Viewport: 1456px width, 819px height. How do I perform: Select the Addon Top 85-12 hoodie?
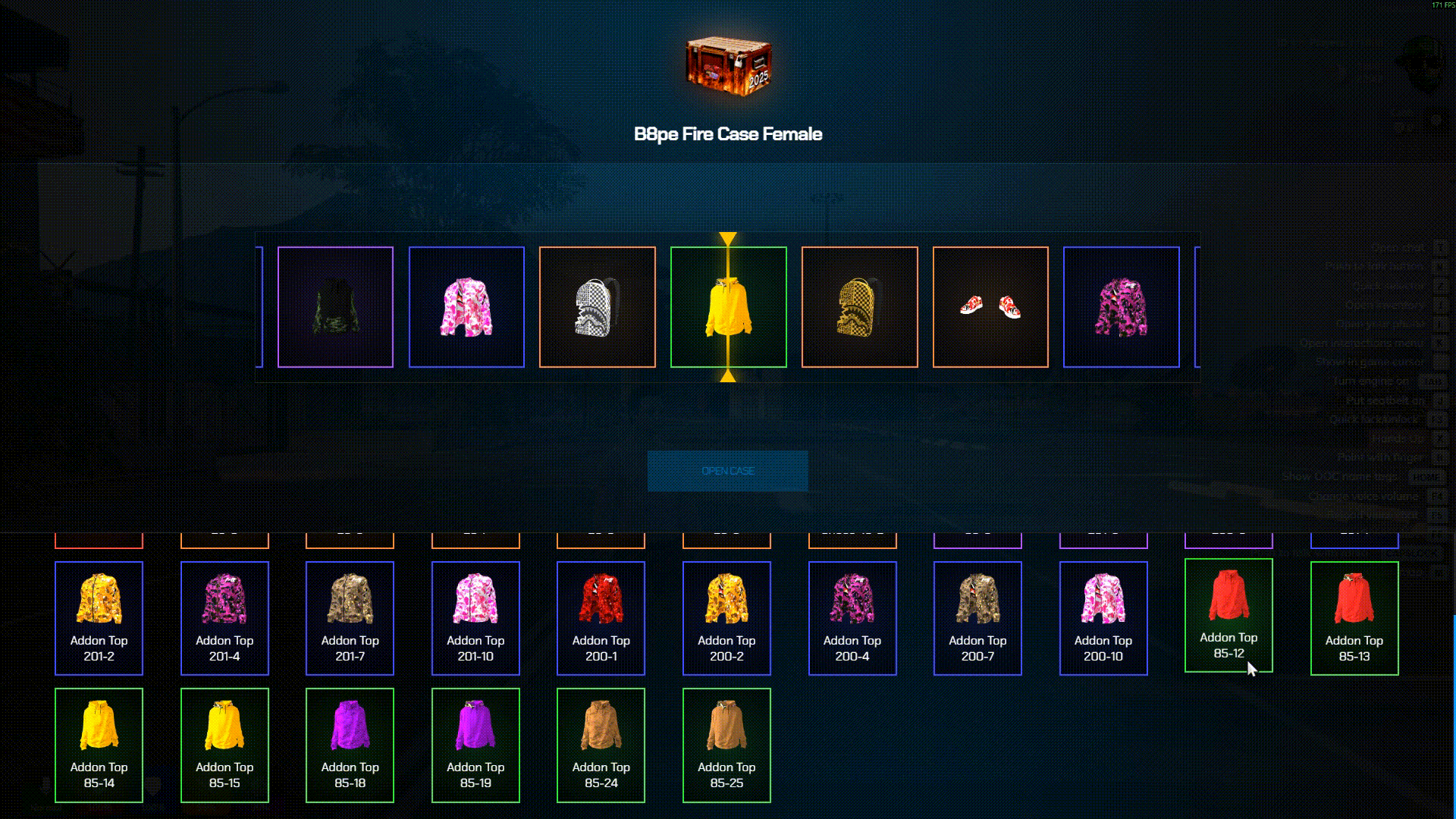pos(1228,615)
